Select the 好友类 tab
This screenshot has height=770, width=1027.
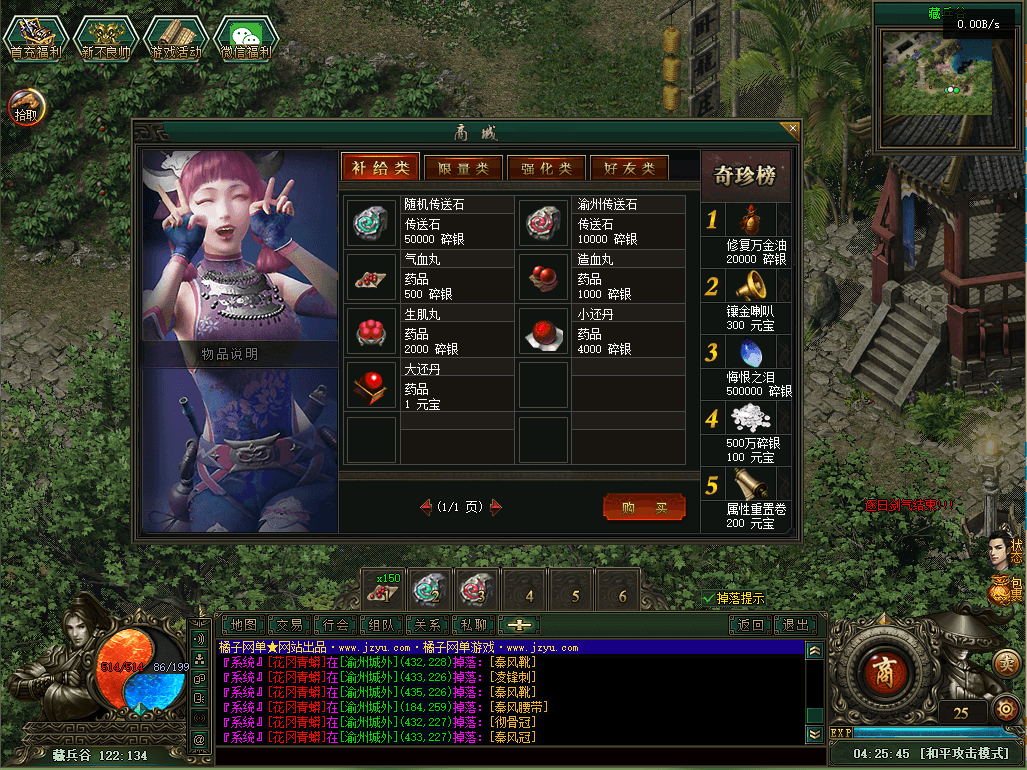[629, 168]
